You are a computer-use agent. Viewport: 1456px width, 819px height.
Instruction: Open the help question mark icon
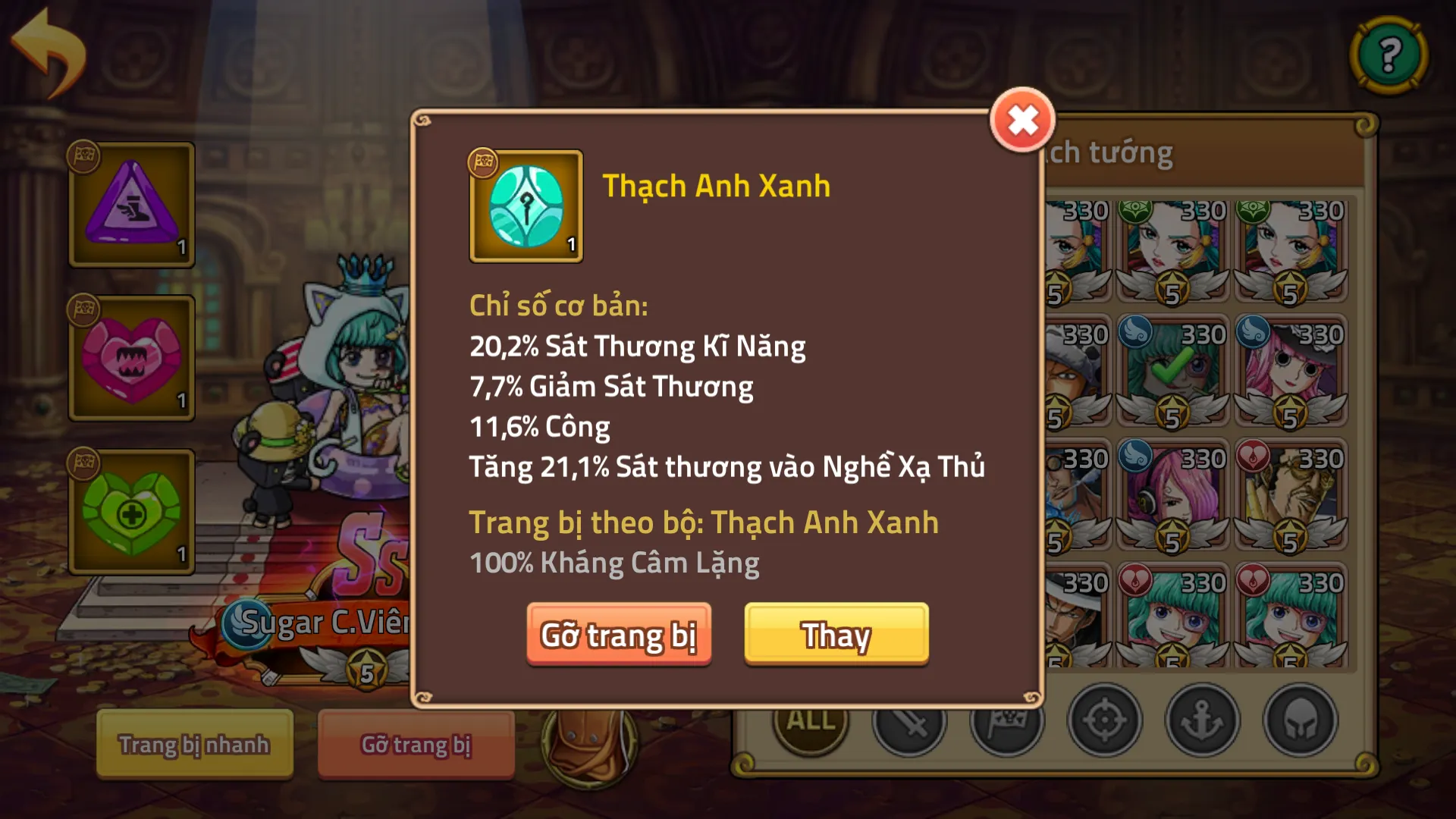coord(1389,53)
